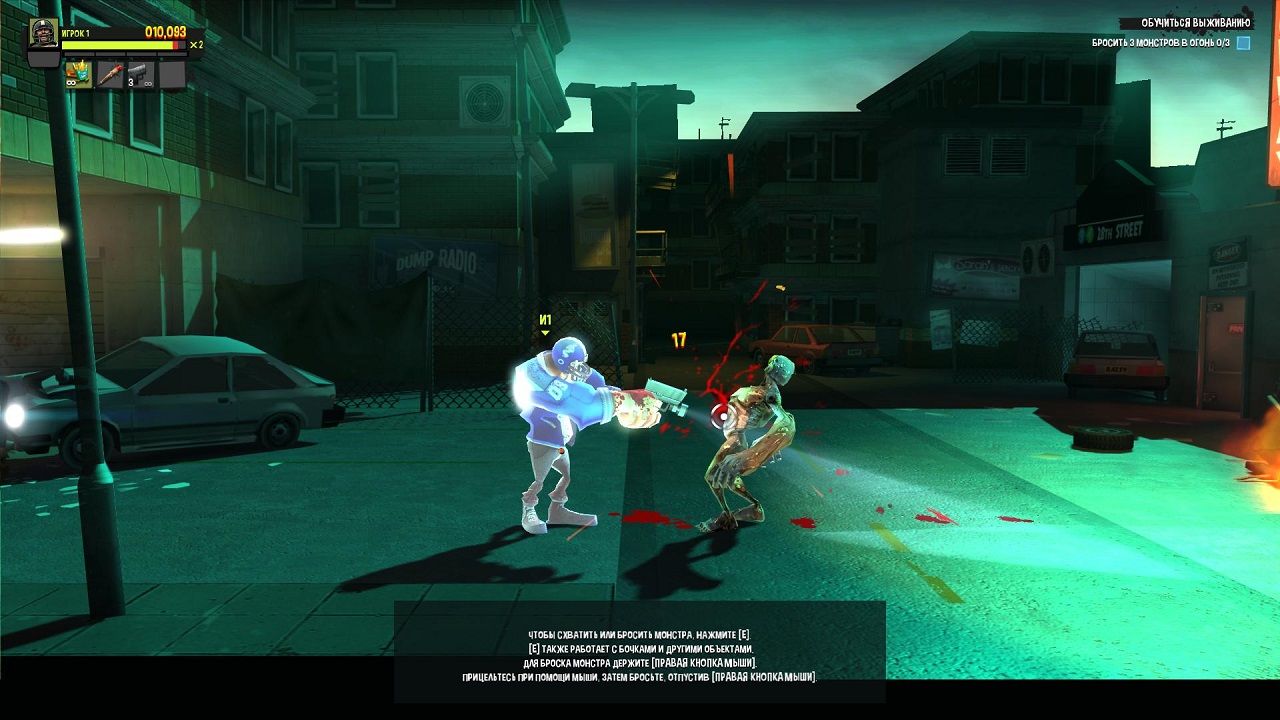This screenshot has height=720, width=1280.
Task: Select the burger and fries item slot
Action: [78, 75]
